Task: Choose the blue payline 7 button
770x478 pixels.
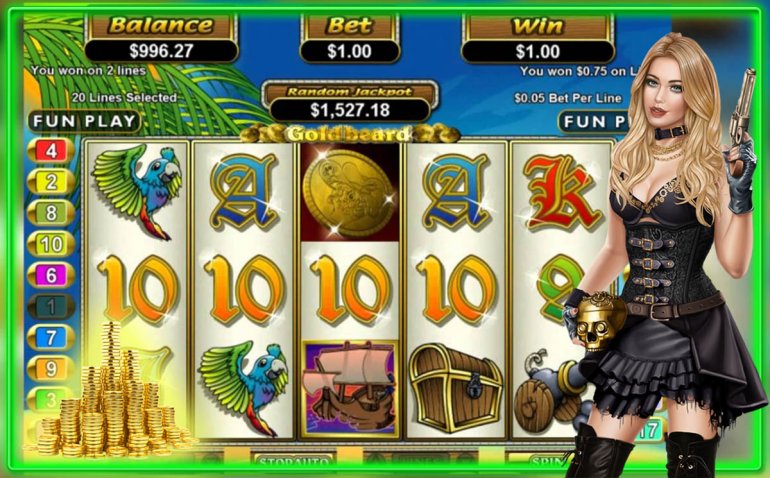Action: (x=52, y=336)
